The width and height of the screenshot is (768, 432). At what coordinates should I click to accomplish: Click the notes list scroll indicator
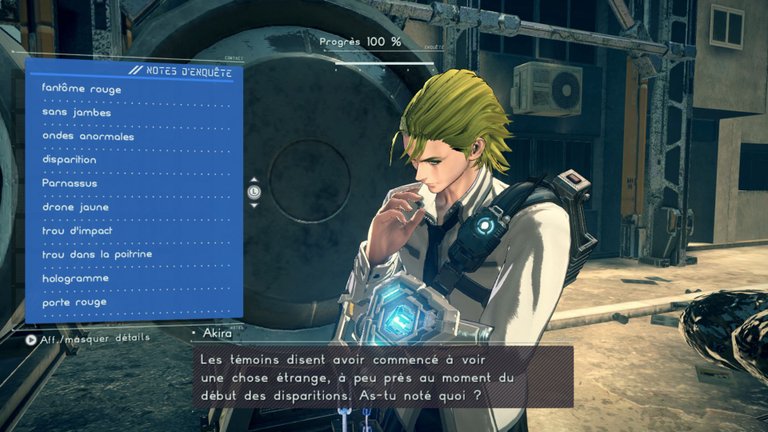[x=254, y=191]
